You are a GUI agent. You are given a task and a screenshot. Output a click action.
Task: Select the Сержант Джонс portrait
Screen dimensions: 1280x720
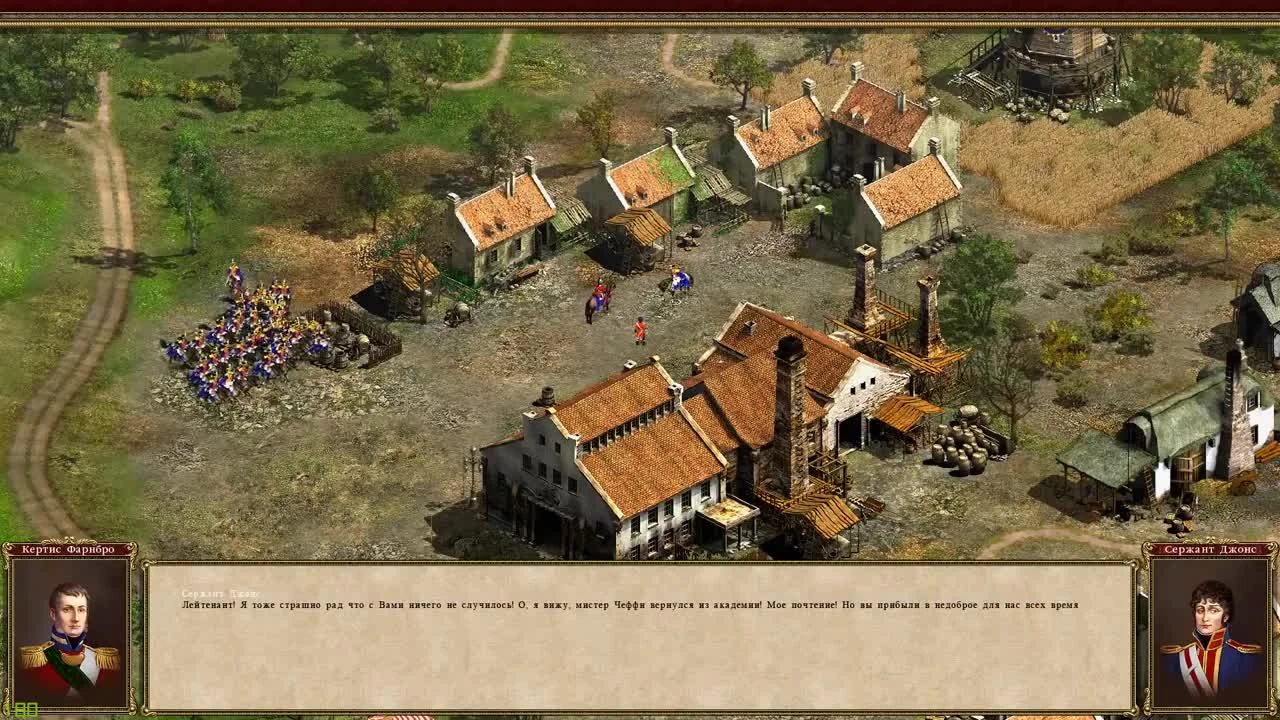(x=1212, y=628)
